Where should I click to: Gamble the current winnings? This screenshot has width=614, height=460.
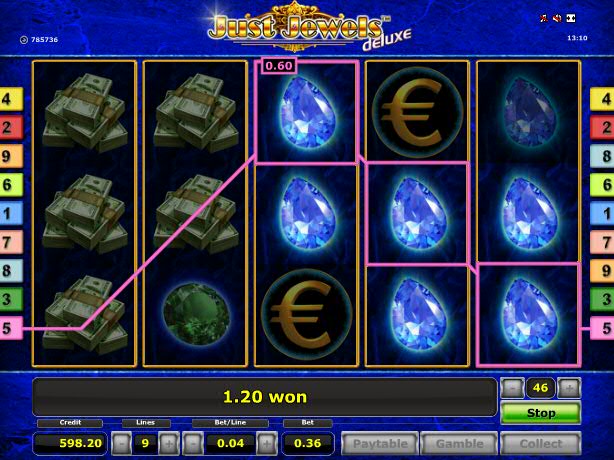[x=459, y=443]
